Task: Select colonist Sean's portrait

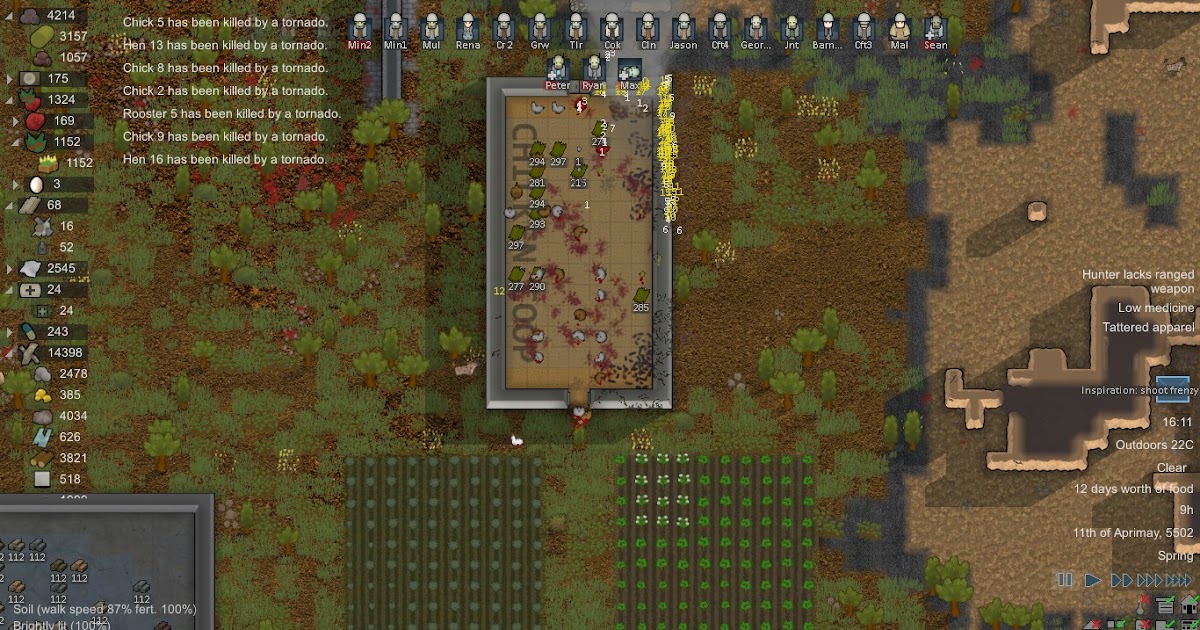Action: click(x=935, y=29)
